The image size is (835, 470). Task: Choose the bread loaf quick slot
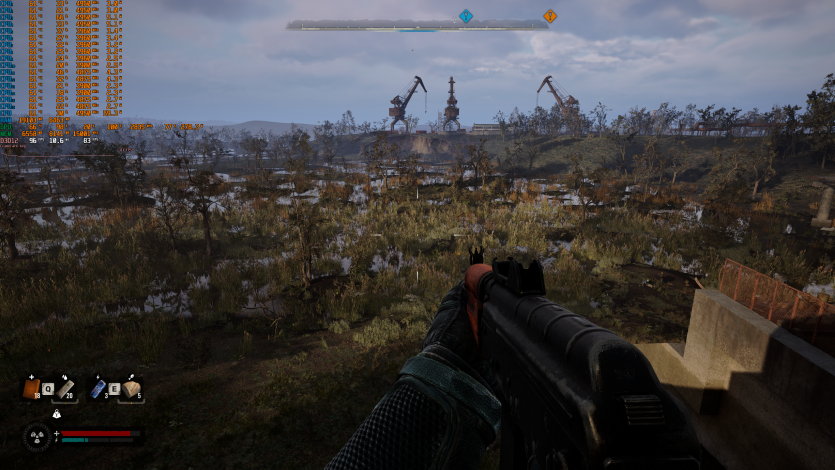tap(131, 388)
